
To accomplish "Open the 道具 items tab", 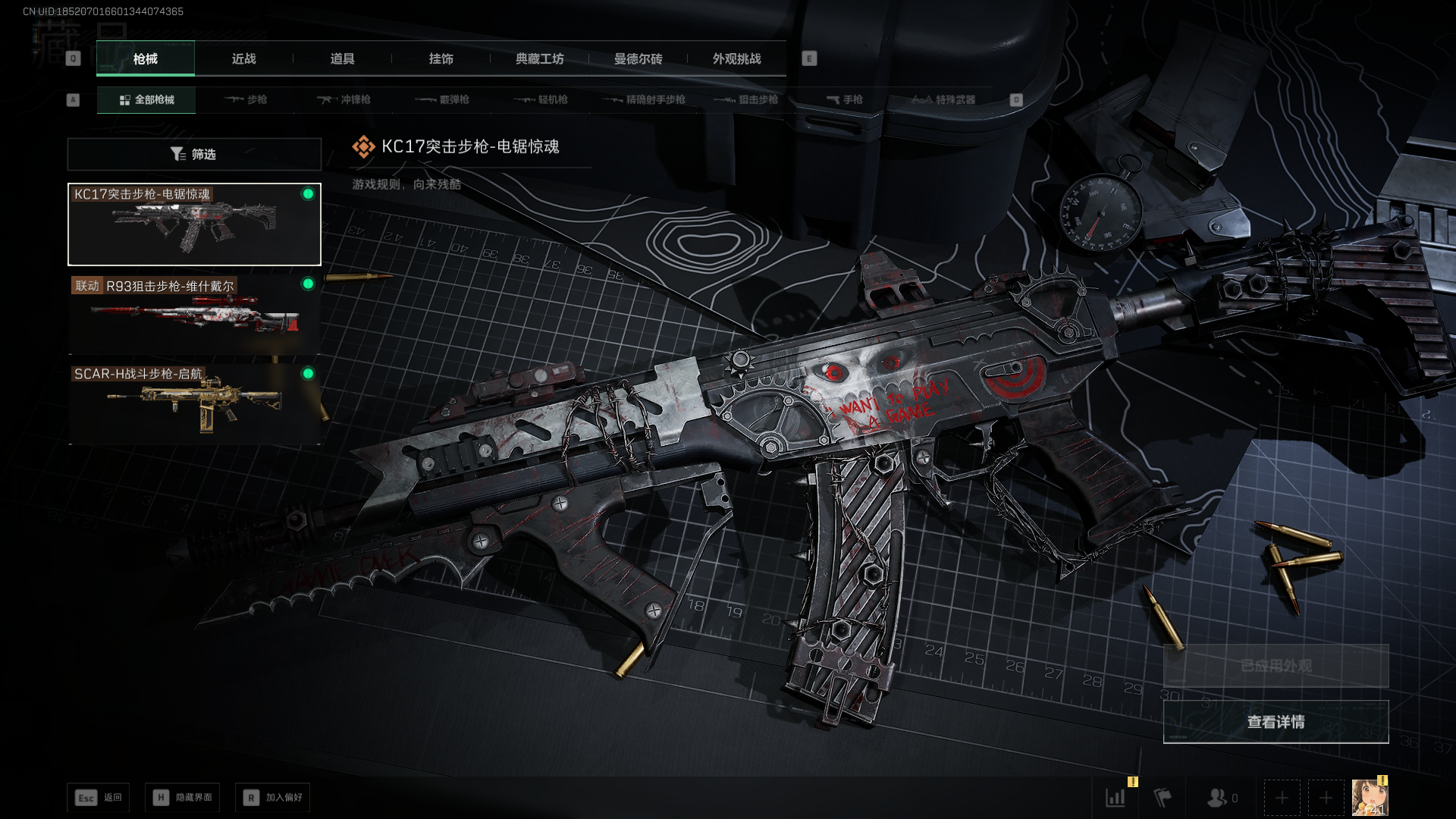I will (342, 59).
